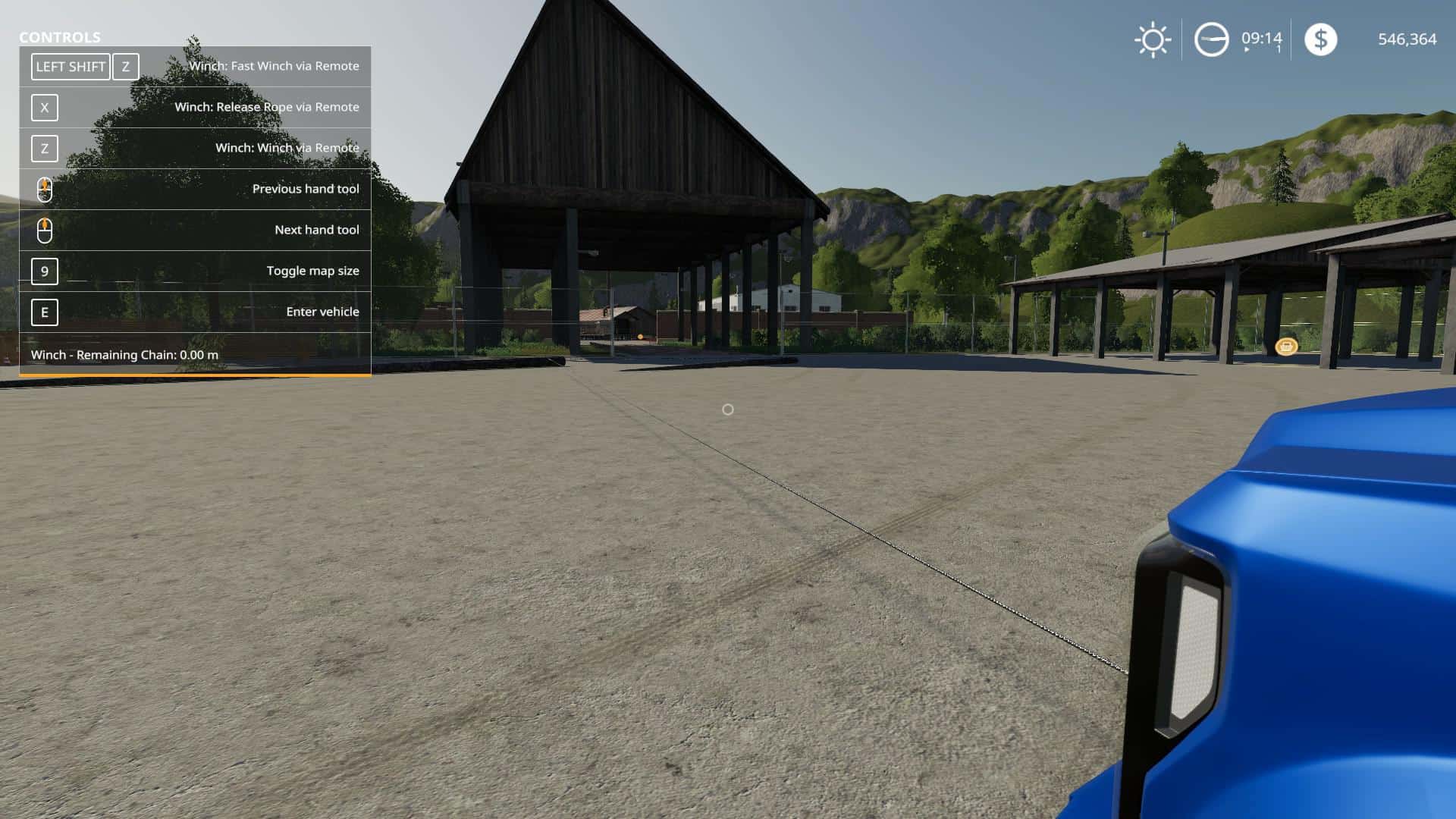Click the X key icon for Release Rope
Viewport: 1456px width, 819px height.
[44, 108]
